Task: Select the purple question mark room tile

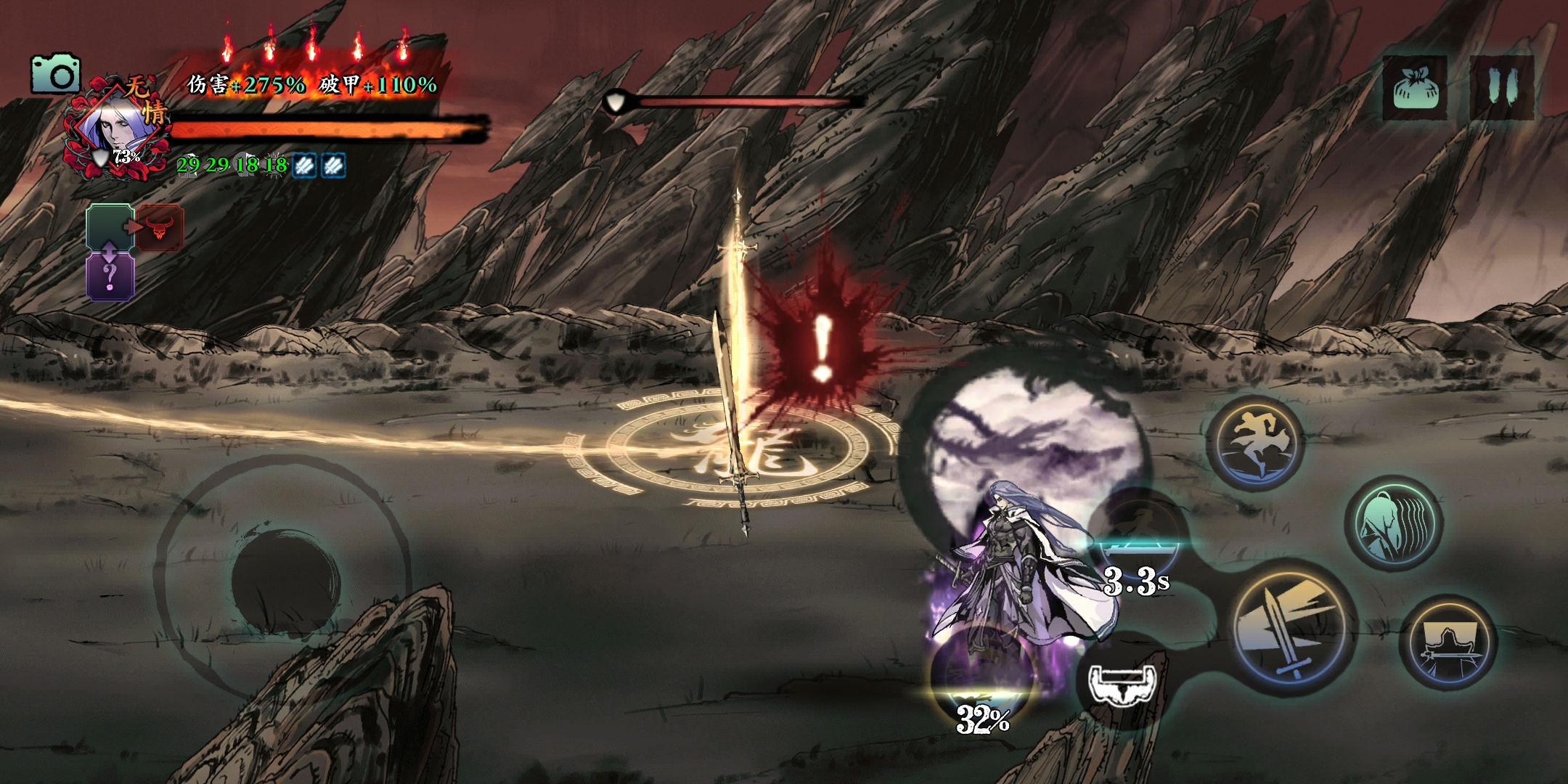Action: pos(110,277)
